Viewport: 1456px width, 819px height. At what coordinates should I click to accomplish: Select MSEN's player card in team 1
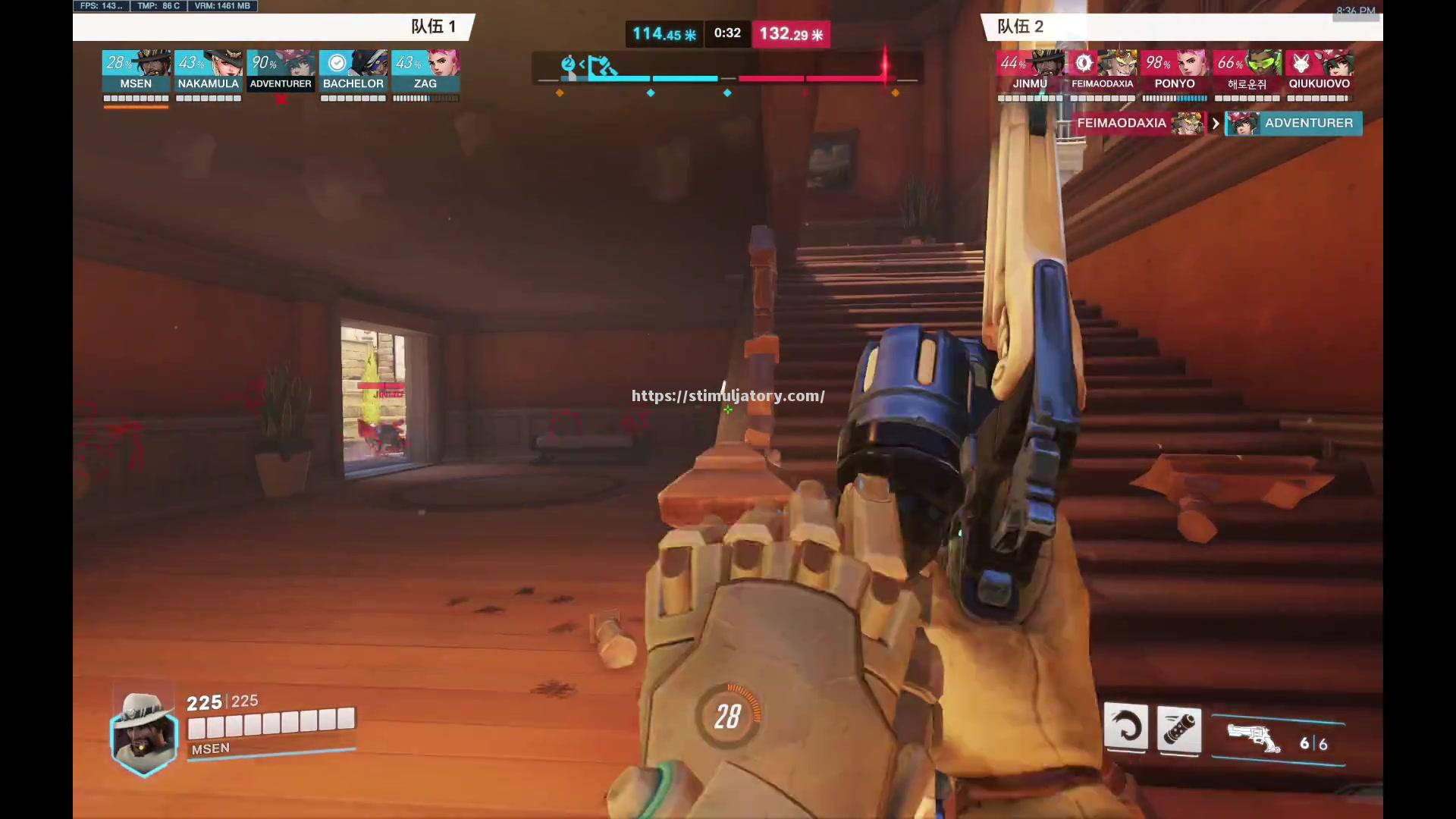(136, 71)
